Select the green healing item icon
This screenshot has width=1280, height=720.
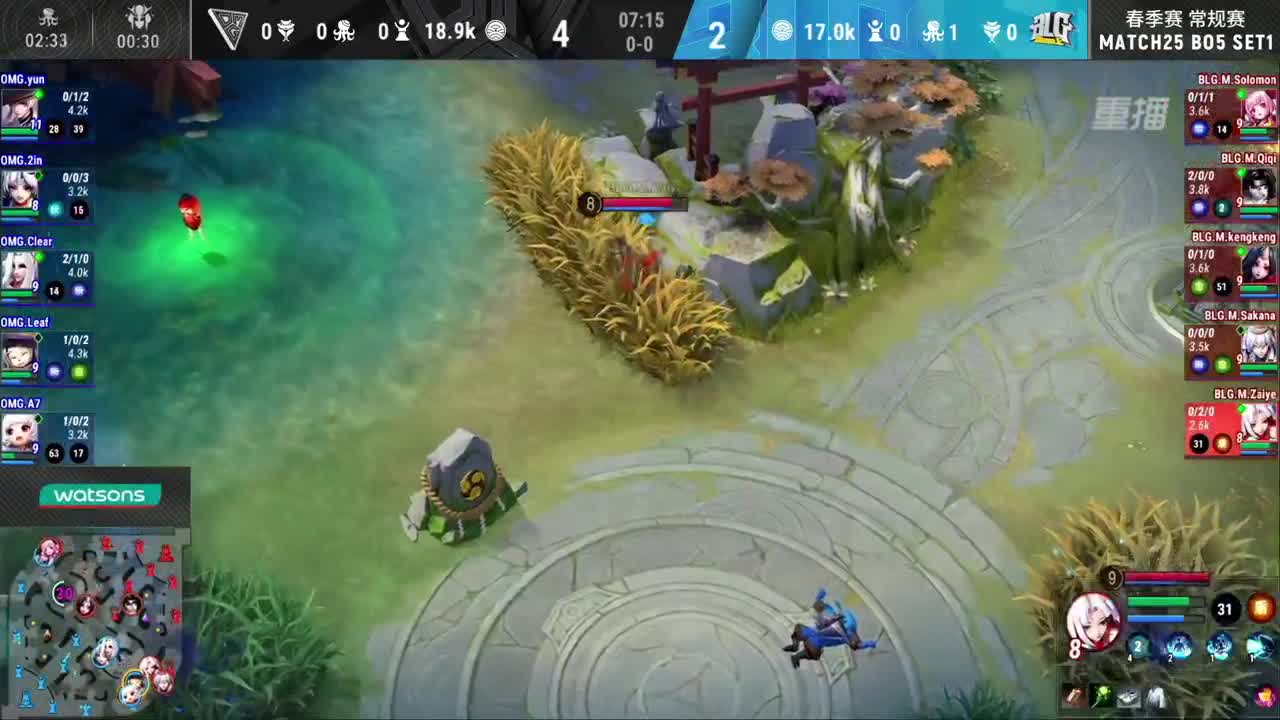pos(1101,696)
